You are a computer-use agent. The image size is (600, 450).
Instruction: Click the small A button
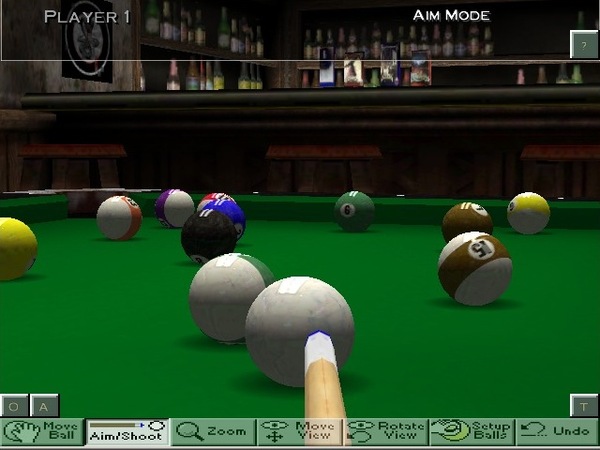45,406
